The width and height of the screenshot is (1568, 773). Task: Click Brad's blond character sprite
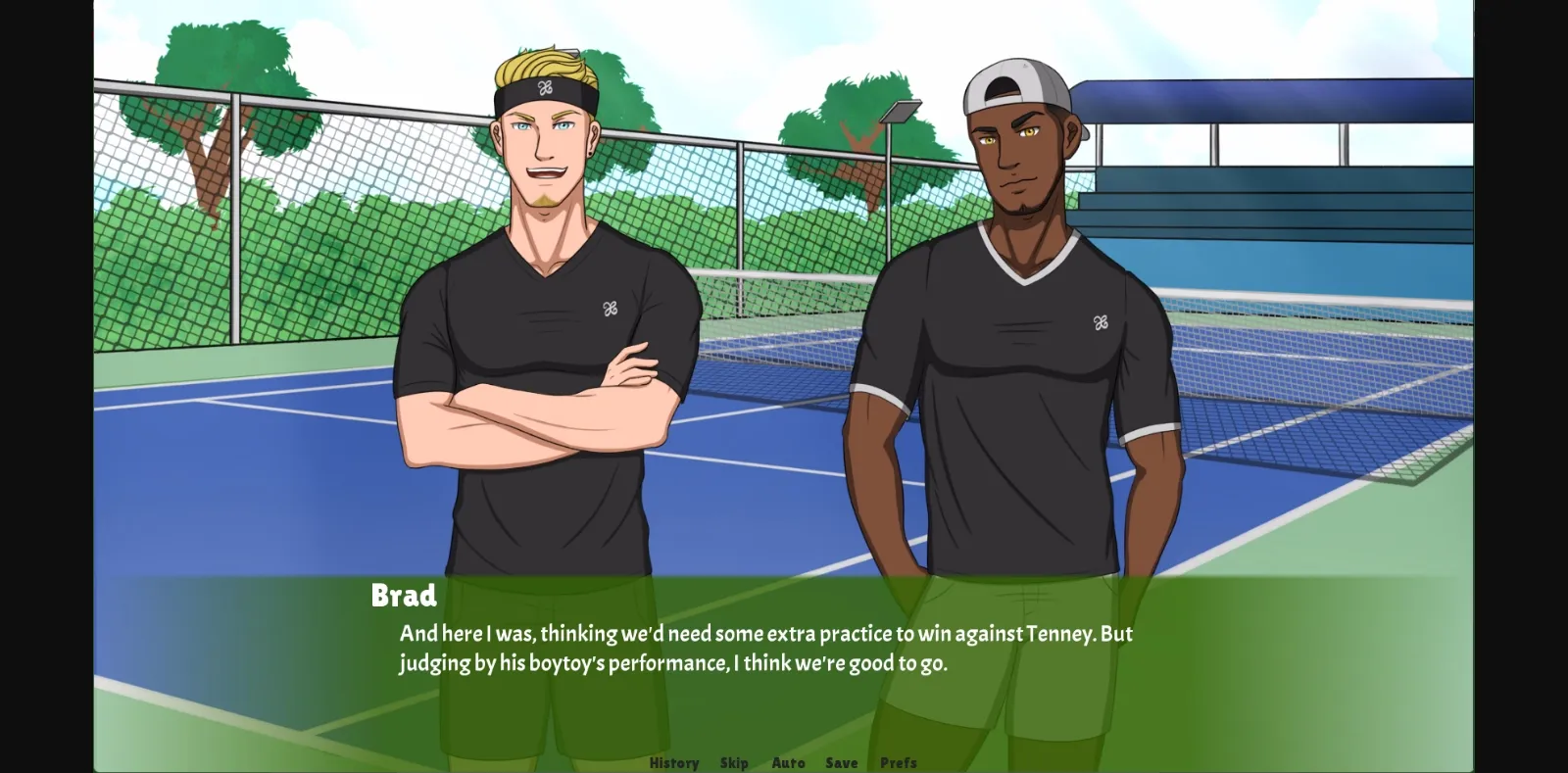coord(539,343)
